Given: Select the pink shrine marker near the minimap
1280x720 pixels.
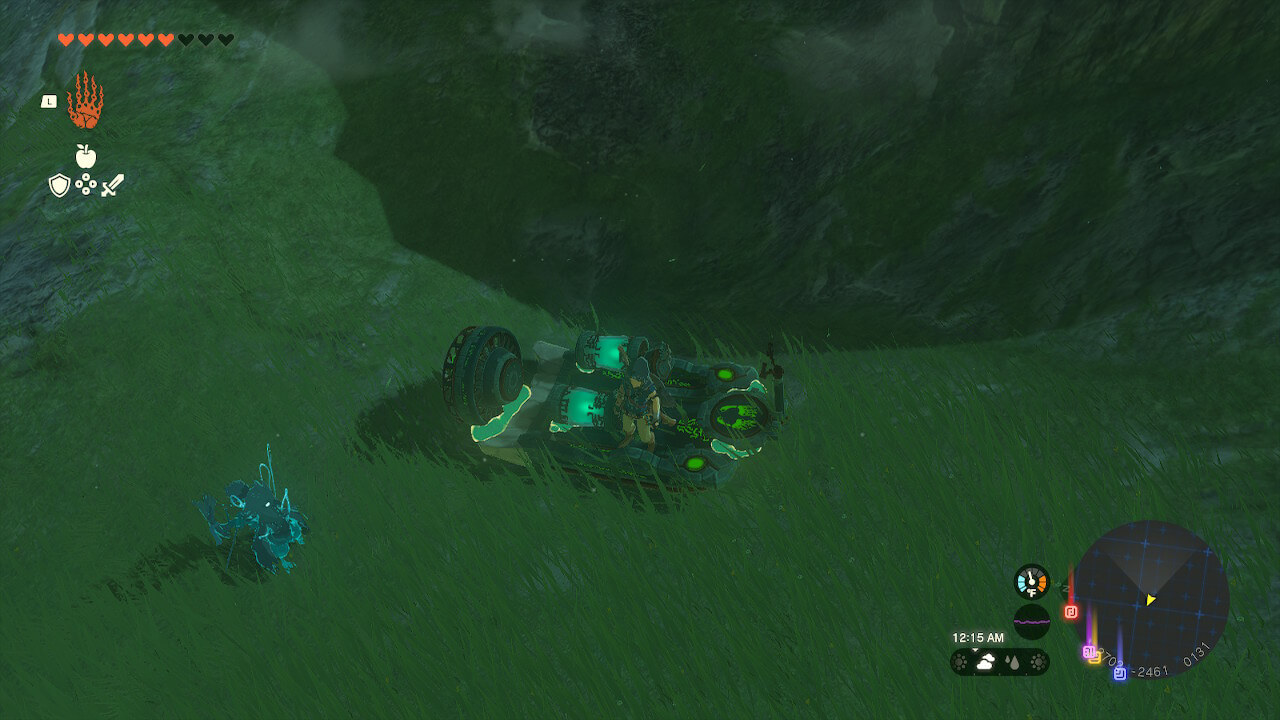Looking at the screenshot, I should point(1088,651).
